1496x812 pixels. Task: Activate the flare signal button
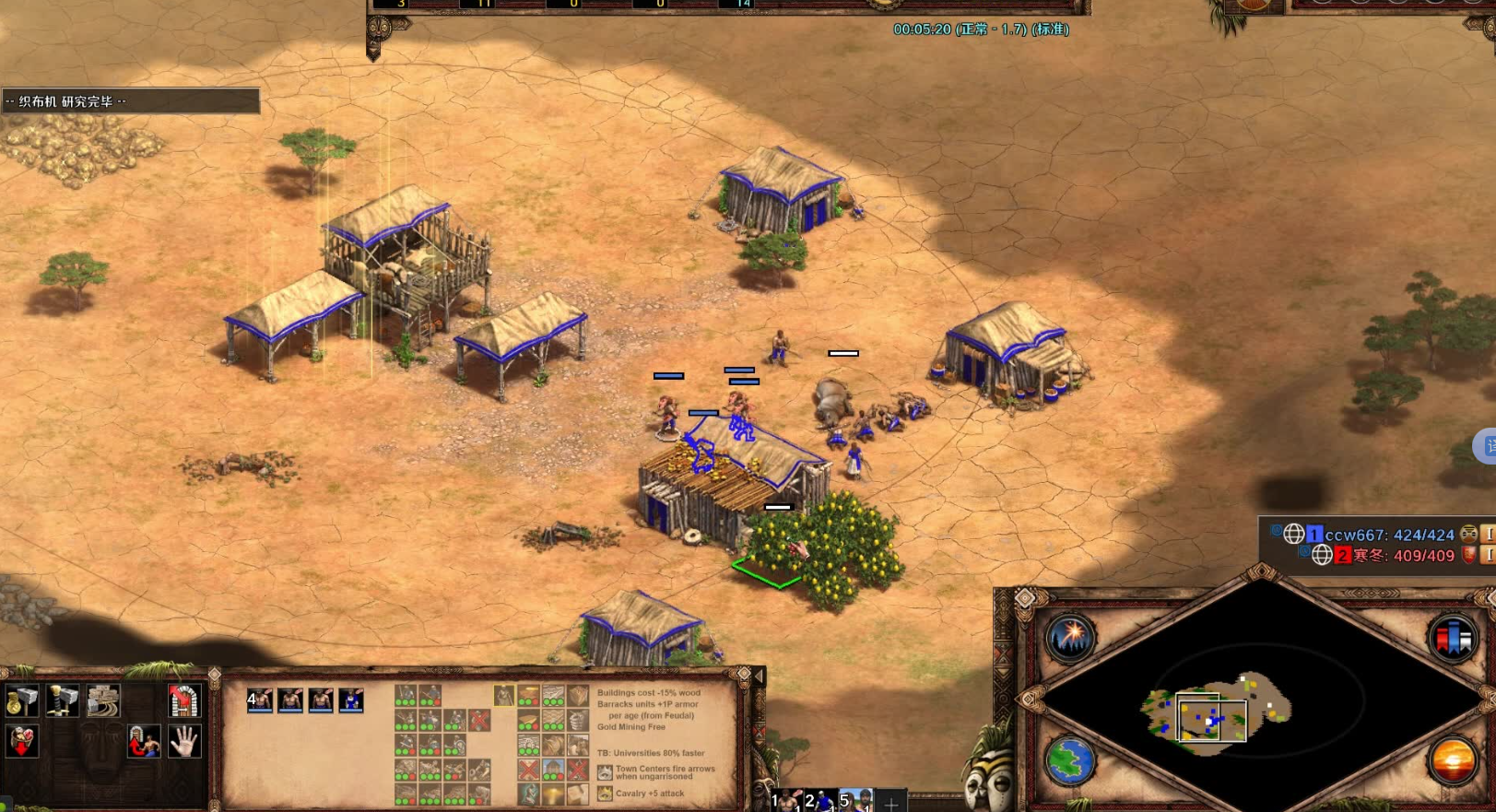[1071, 637]
